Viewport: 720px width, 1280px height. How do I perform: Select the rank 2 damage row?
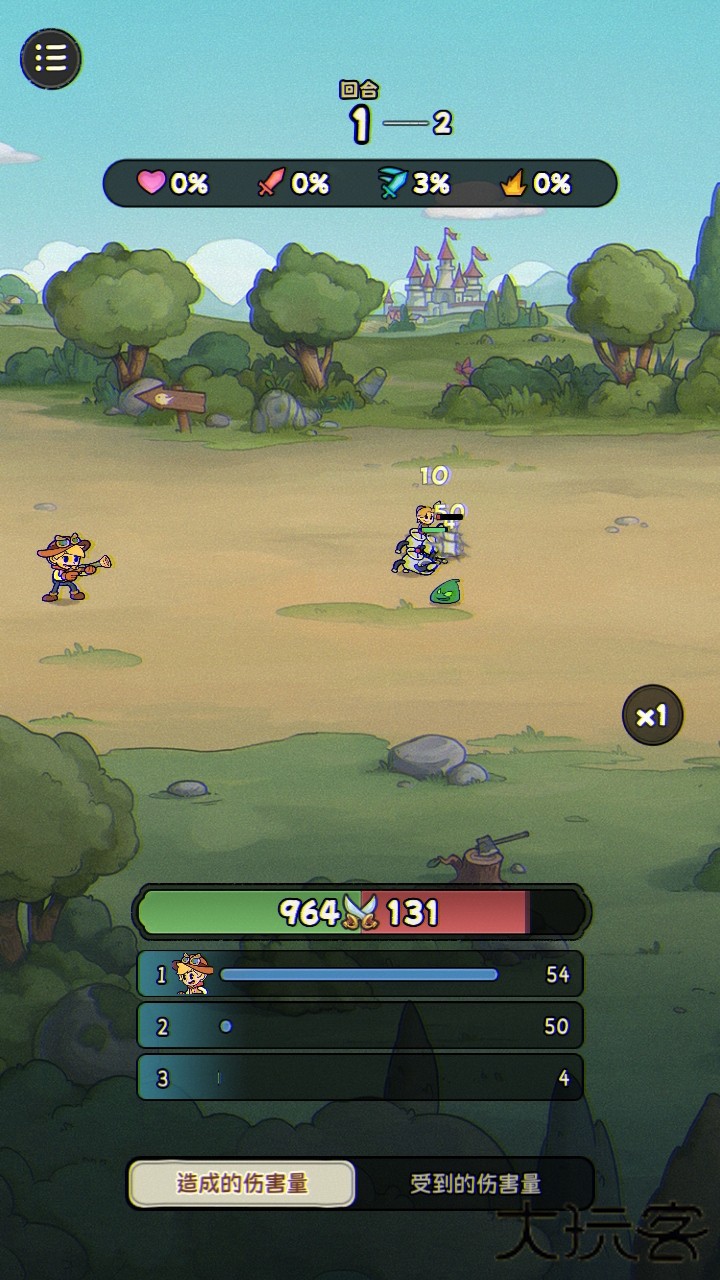pyautogui.click(x=360, y=1026)
